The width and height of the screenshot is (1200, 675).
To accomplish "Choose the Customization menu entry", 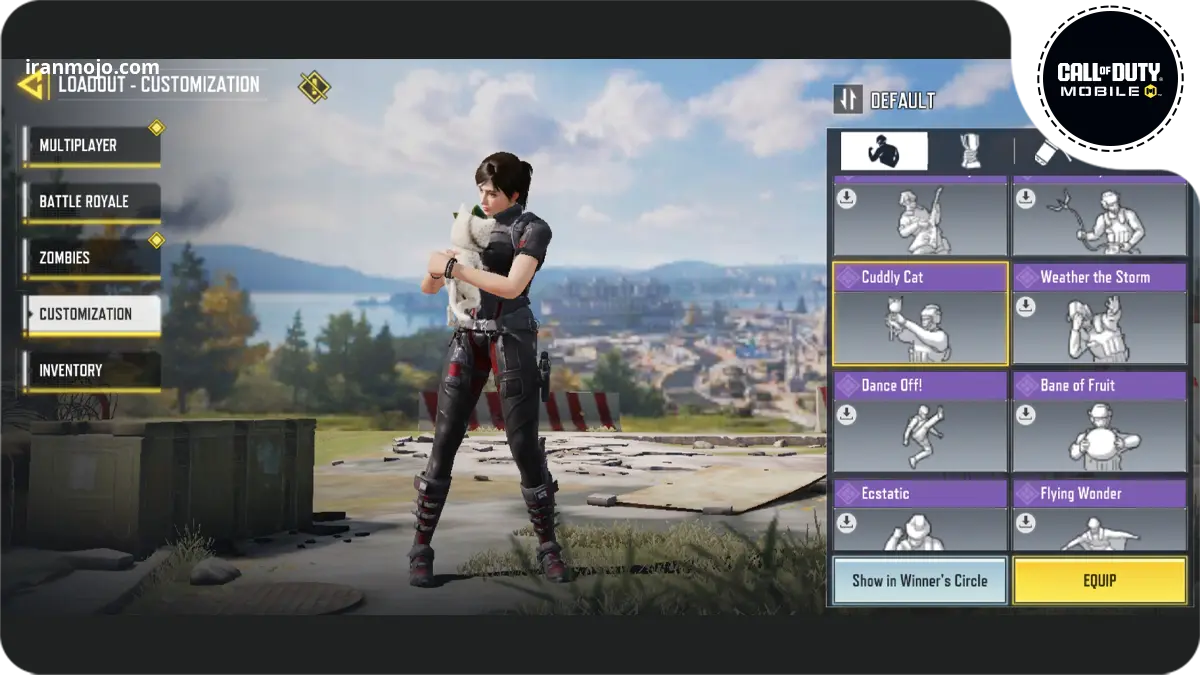I will [x=92, y=314].
